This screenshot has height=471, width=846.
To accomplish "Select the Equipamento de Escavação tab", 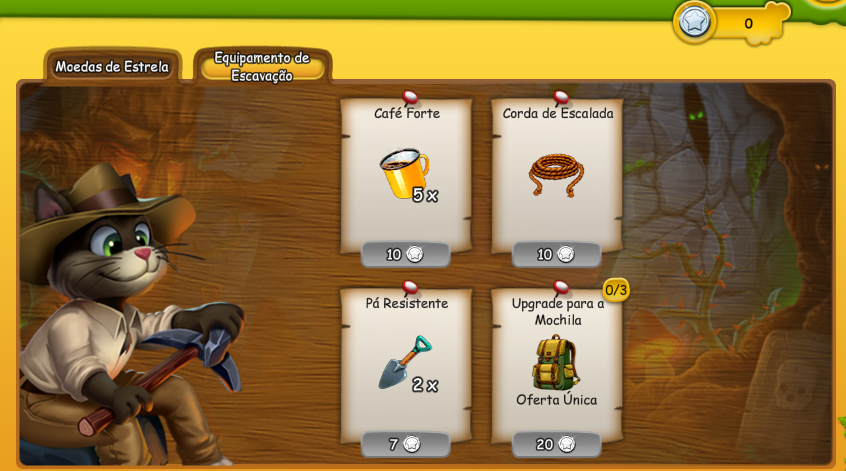I will coord(262,67).
